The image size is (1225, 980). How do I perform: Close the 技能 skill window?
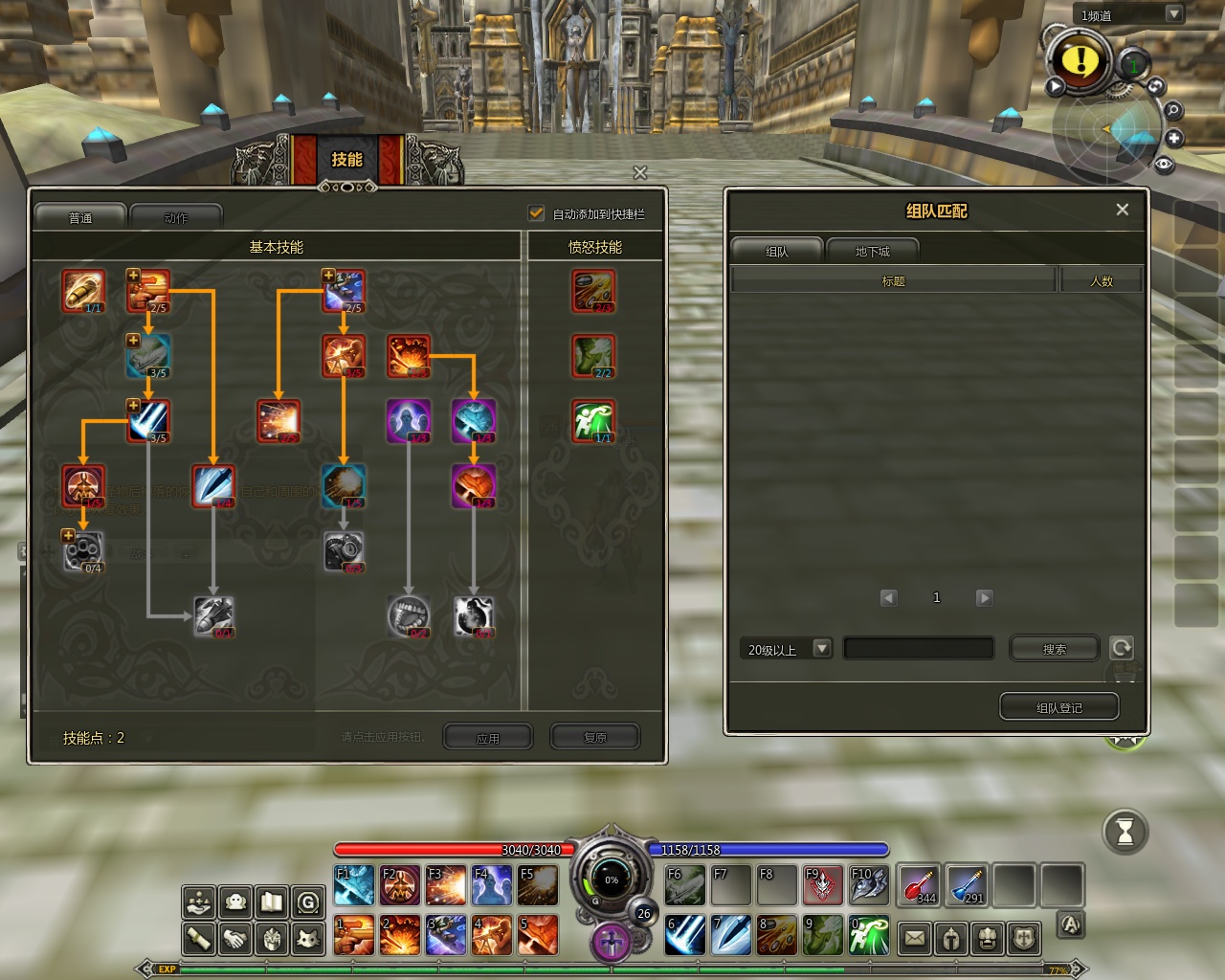pyautogui.click(x=640, y=172)
